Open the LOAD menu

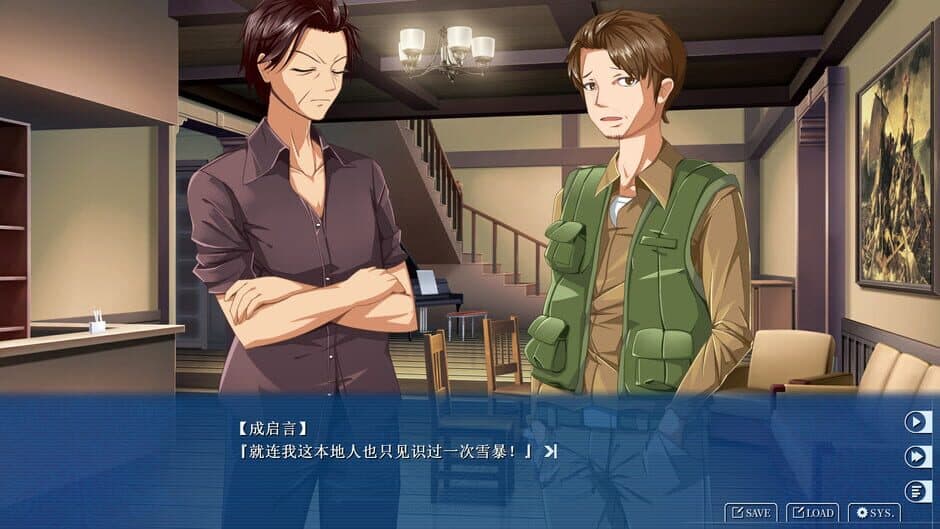click(812, 513)
